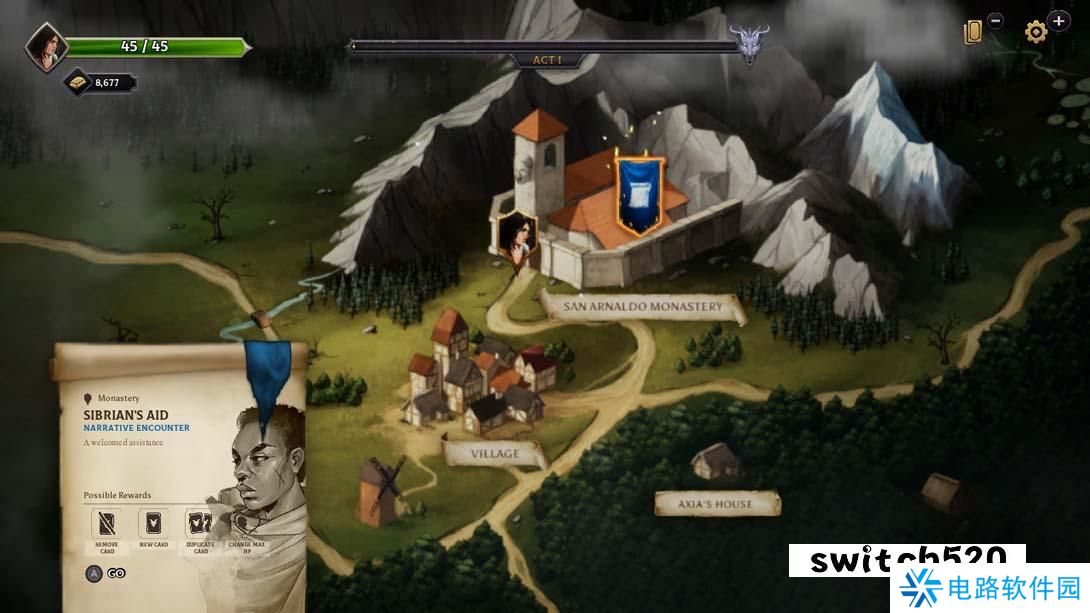Select the Duplicate Card reward icon
1090x613 pixels.
click(200, 524)
